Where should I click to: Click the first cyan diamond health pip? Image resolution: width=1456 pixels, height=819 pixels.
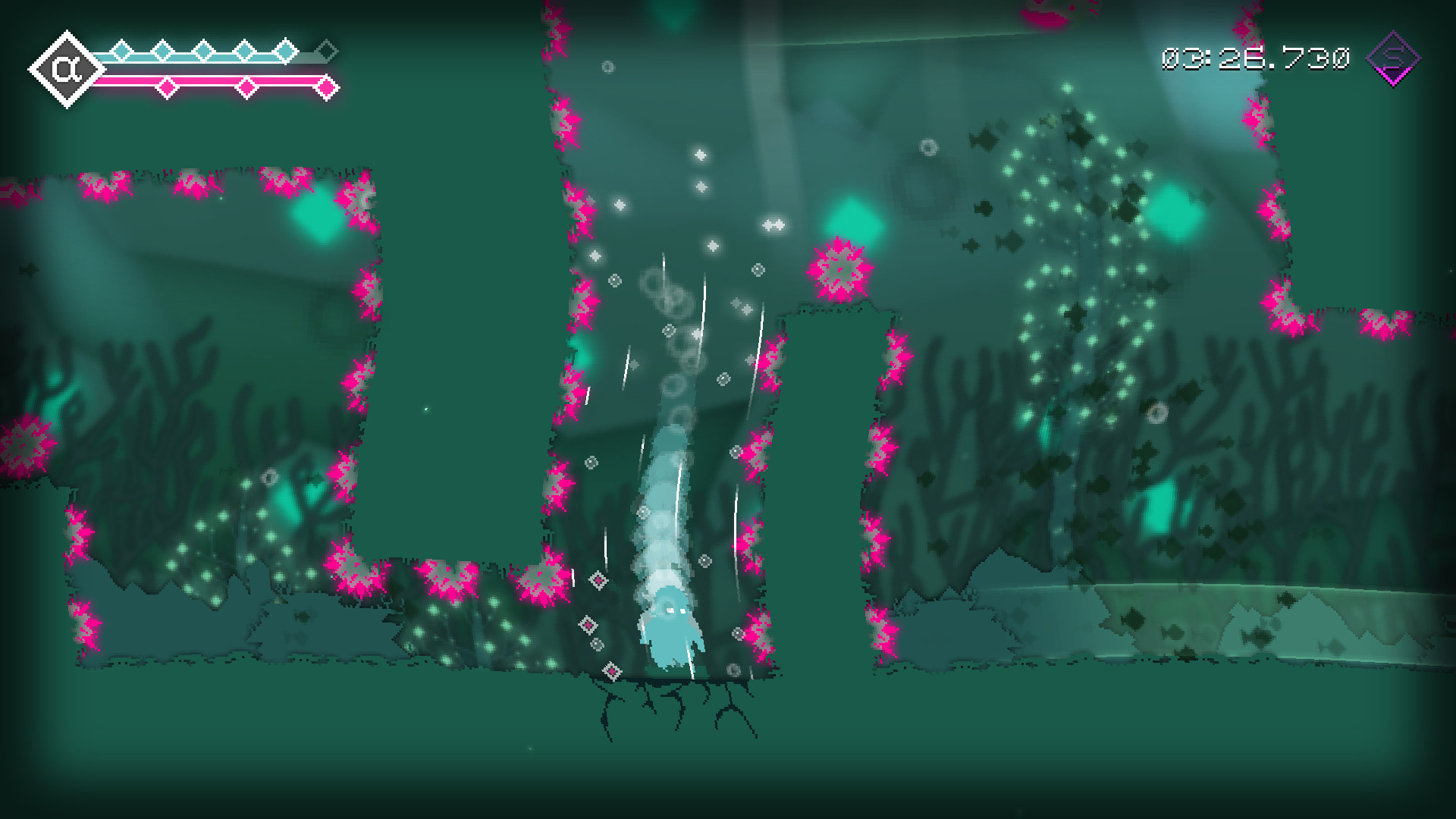(x=122, y=50)
